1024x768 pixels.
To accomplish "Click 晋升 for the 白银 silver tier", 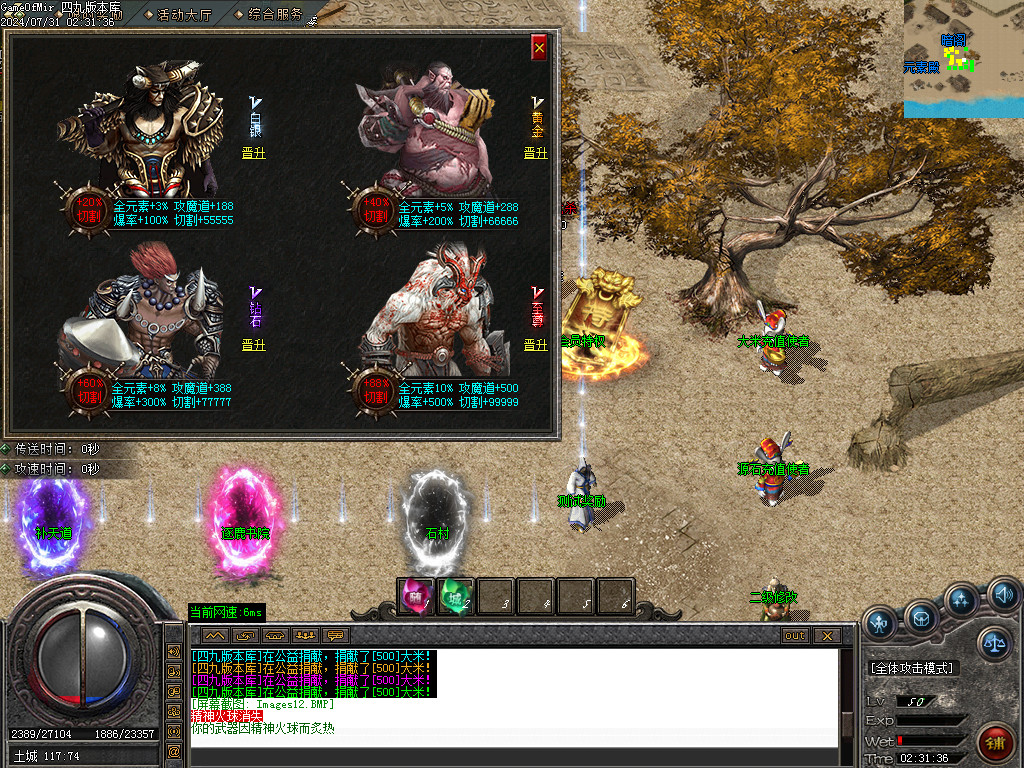I will click(254, 153).
